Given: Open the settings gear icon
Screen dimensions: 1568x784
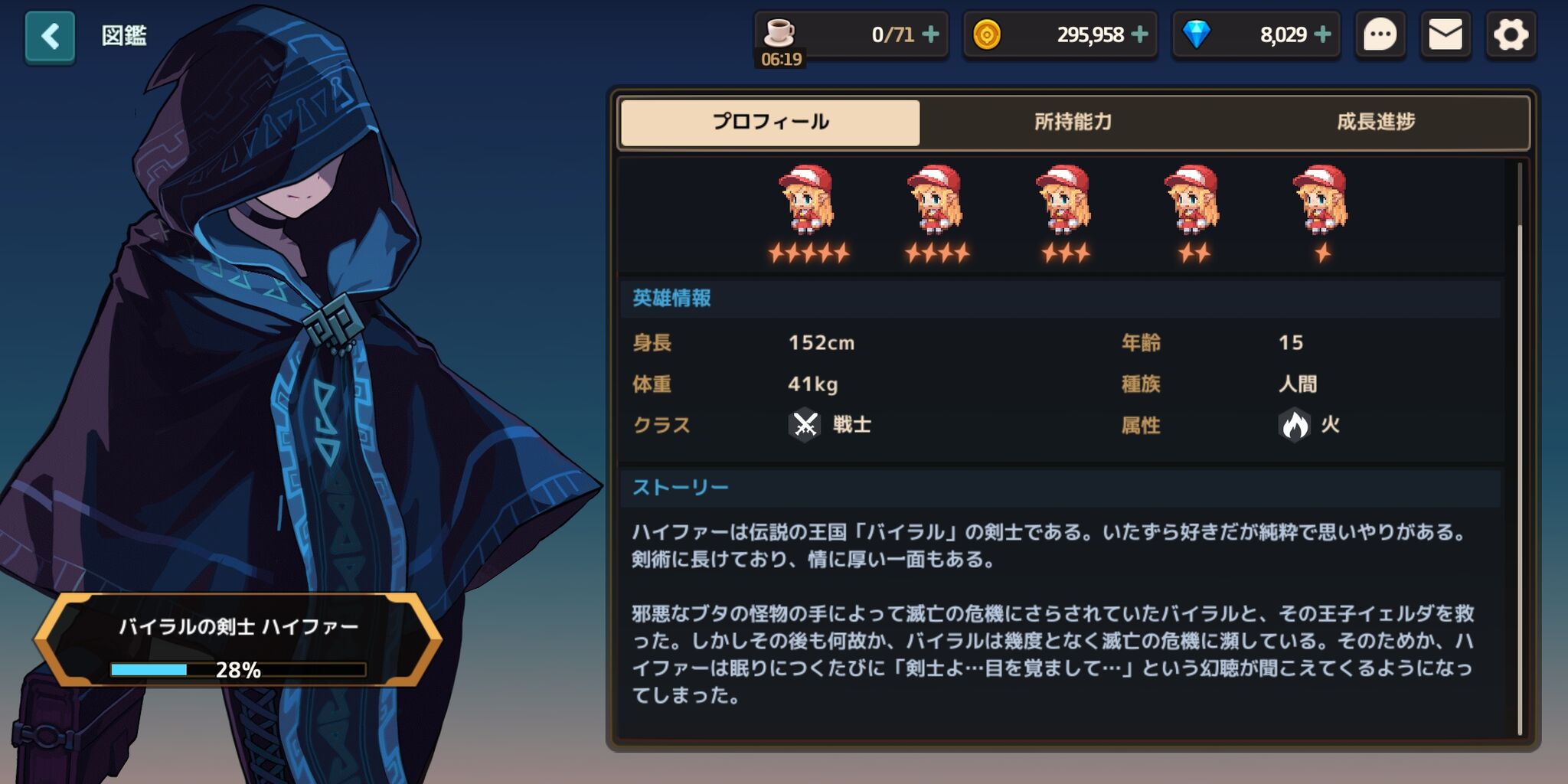Looking at the screenshot, I should [x=1511, y=34].
